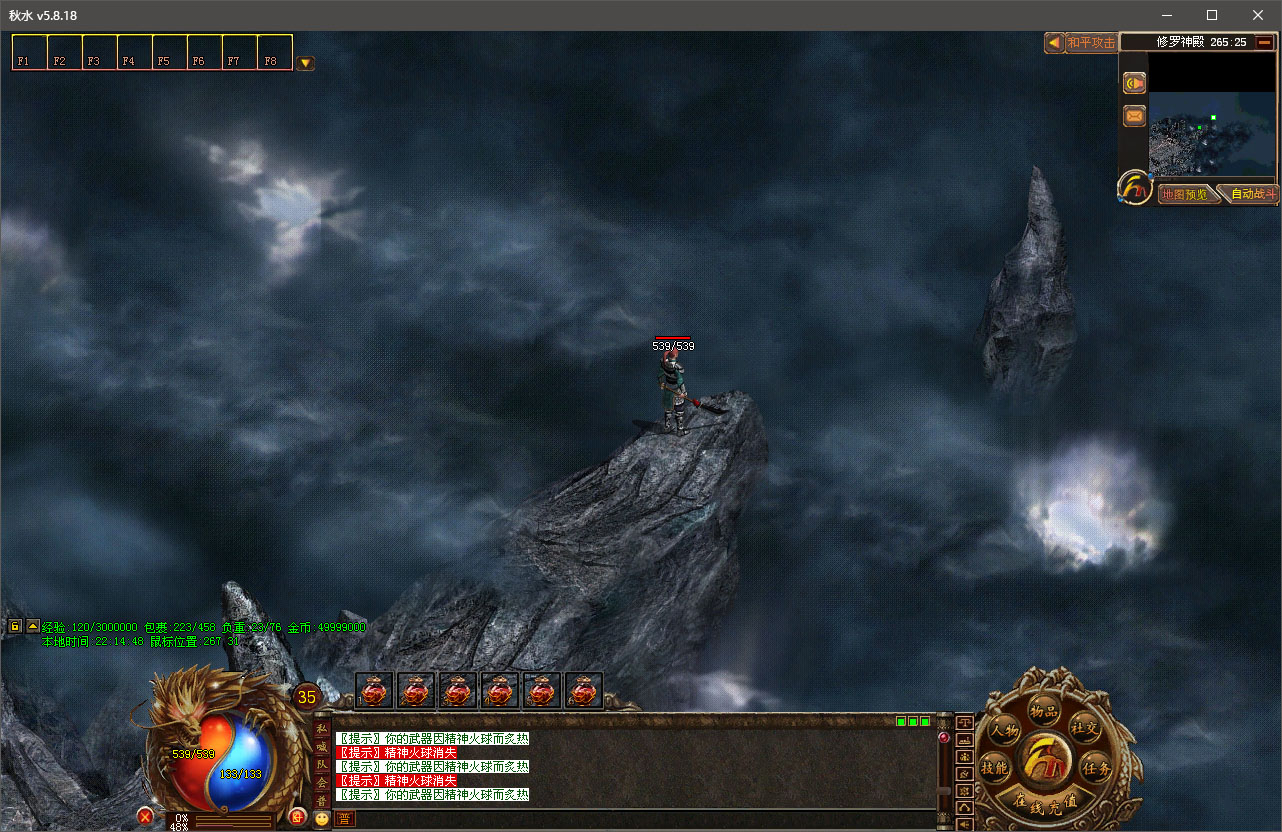
Task: Open the 地图预览 map preview
Action: pos(1185,194)
